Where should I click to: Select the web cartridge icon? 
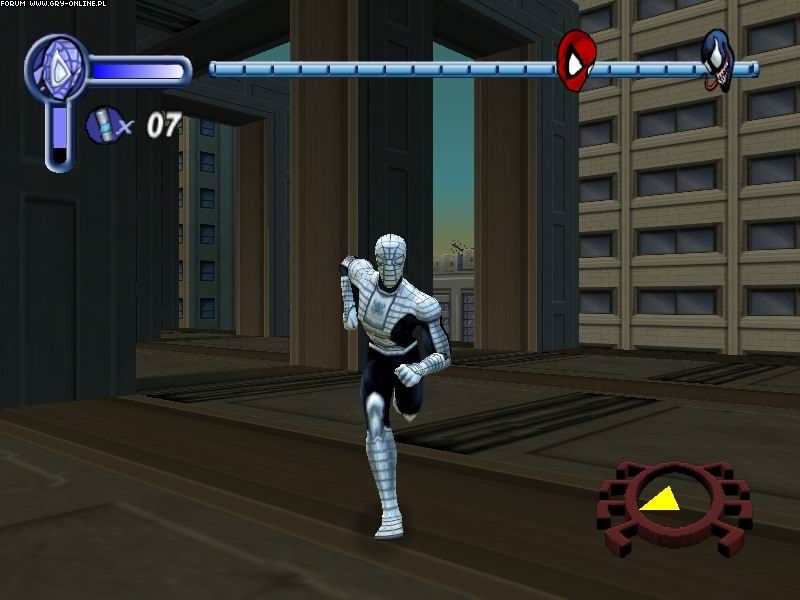(101, 124)
